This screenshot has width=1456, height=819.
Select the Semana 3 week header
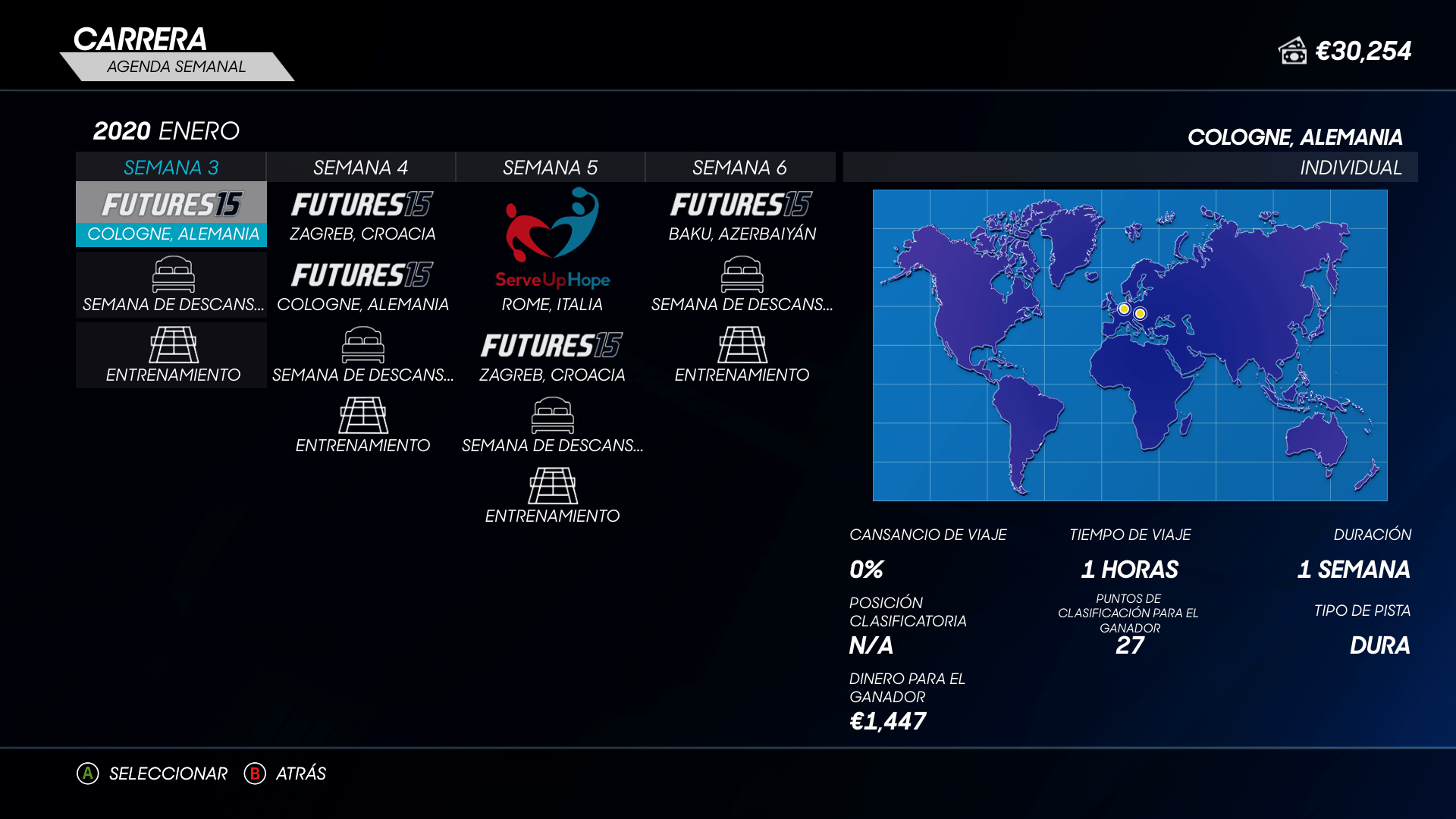point(171,168)
